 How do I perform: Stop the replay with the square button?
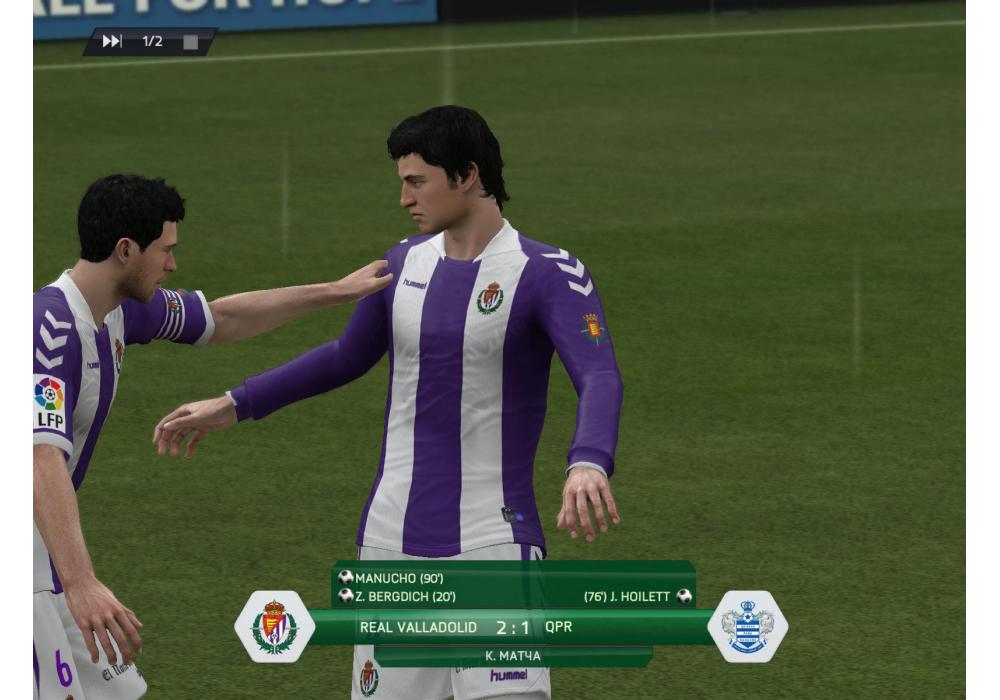pyautogui.click(x=190, y=42)
